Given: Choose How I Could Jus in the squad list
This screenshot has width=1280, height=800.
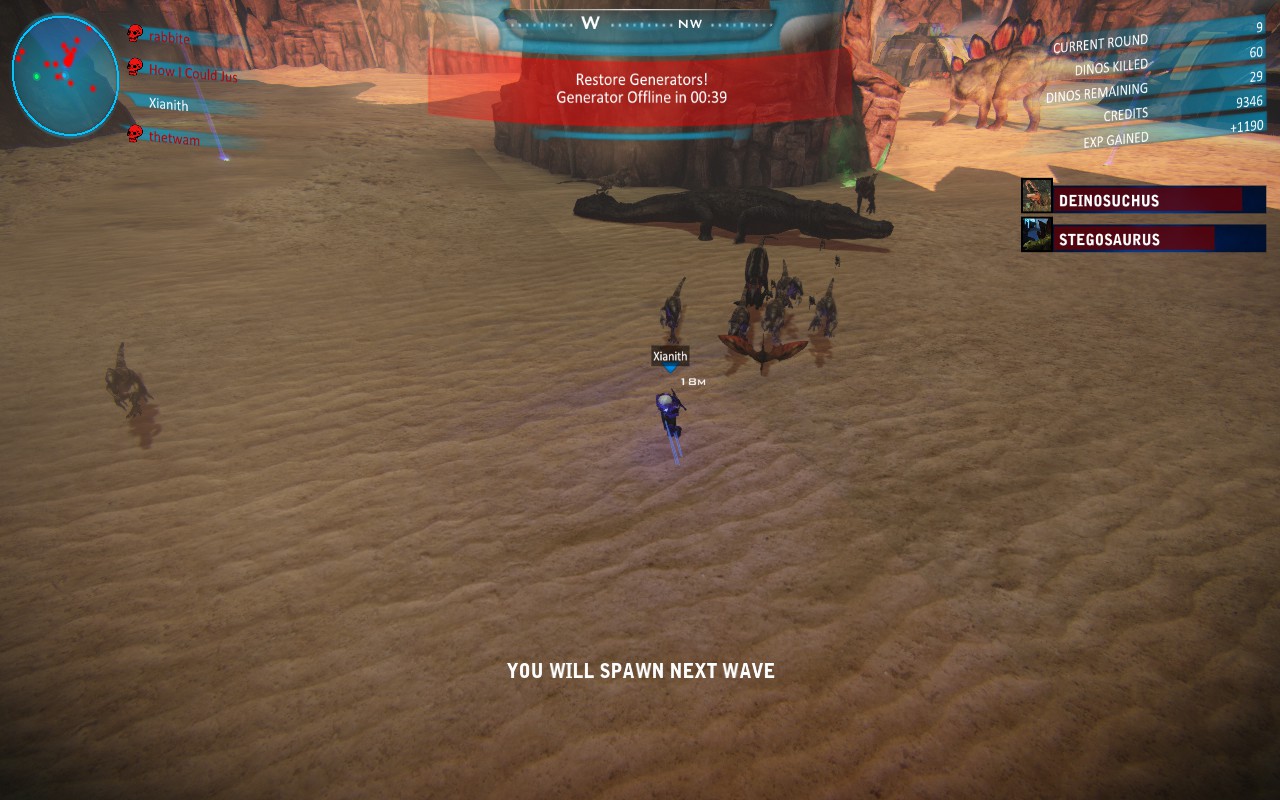Looking at the screenshot, I should (192, 72).
